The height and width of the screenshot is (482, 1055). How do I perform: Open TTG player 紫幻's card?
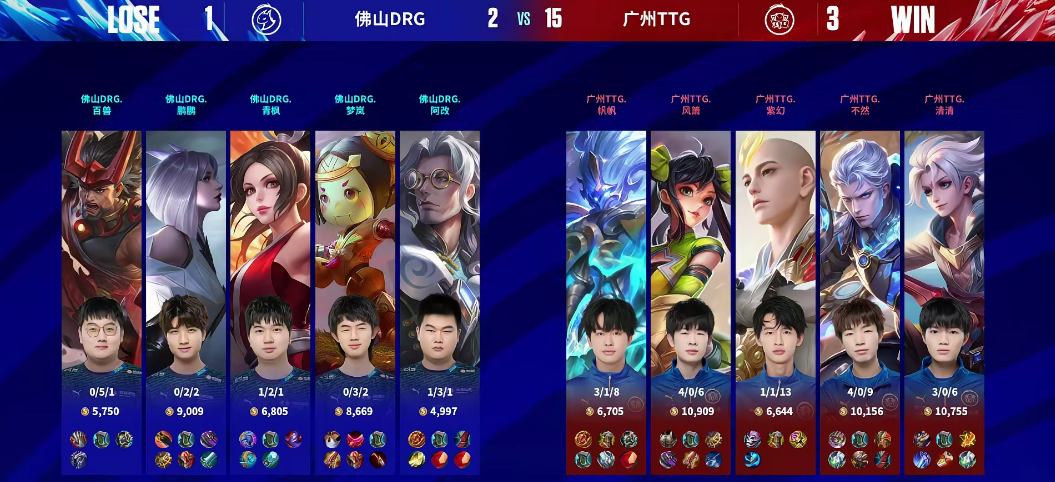pyautogui.click(x=775, y=300)
